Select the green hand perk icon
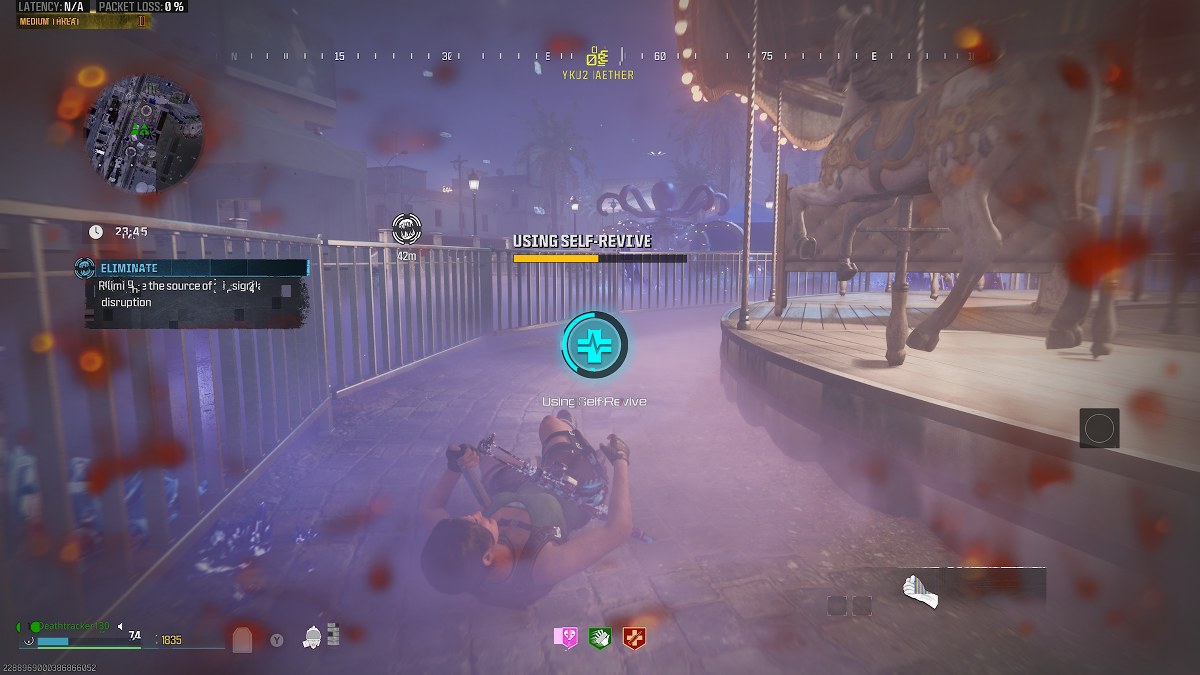The width and height of the screenshot is (1200, 675). click(600, 638)
